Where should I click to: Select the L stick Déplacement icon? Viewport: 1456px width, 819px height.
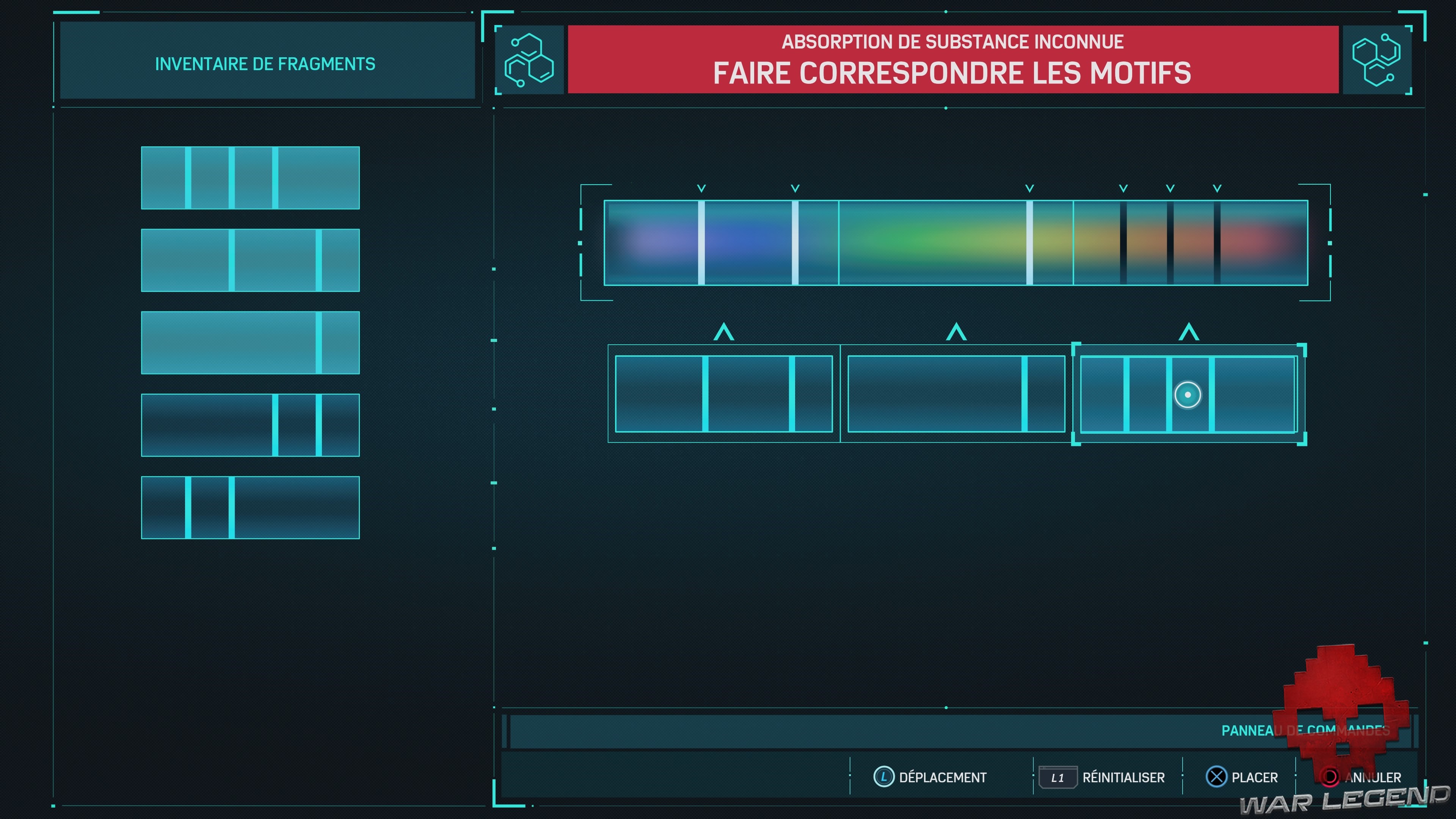pyautogui.click(x=884, y=777)
